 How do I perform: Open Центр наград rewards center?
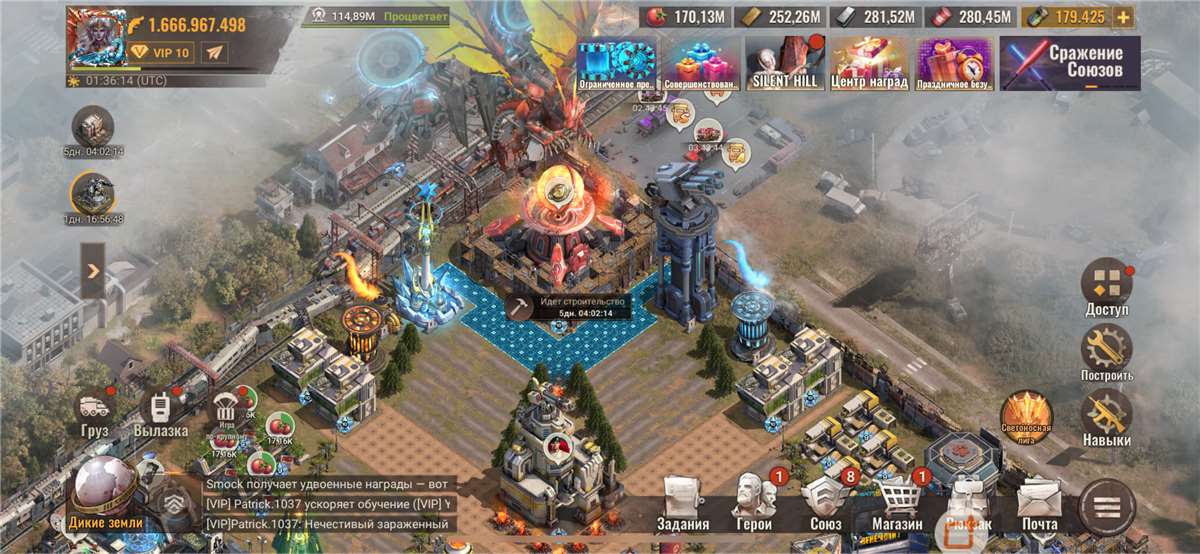[x=868, y=64]
